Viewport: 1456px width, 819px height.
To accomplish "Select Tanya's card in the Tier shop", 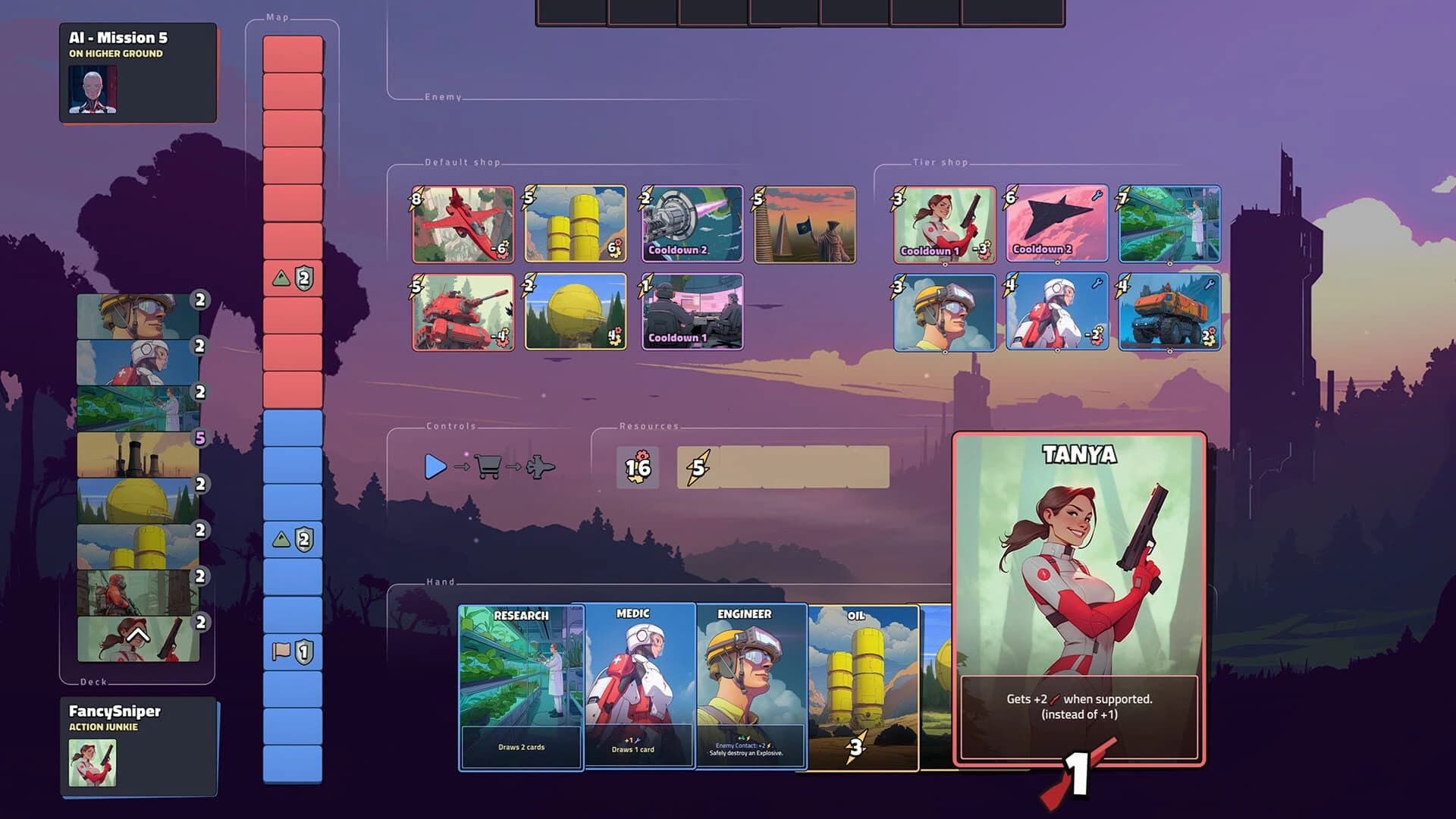I will coord(943,224).
